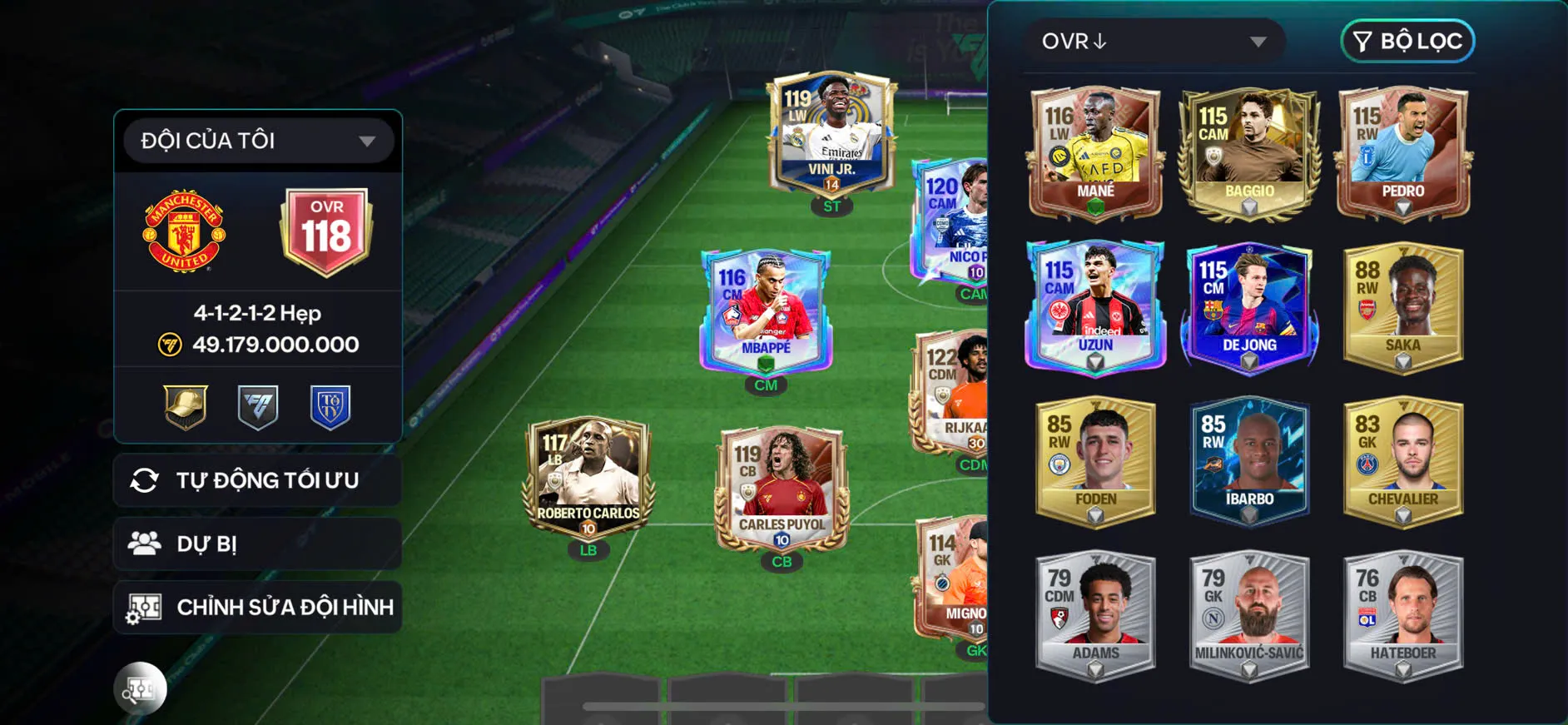Select Carles Puyol CB card on pitch
This screenshot has width=1568, height=725.
pos(782,488)
